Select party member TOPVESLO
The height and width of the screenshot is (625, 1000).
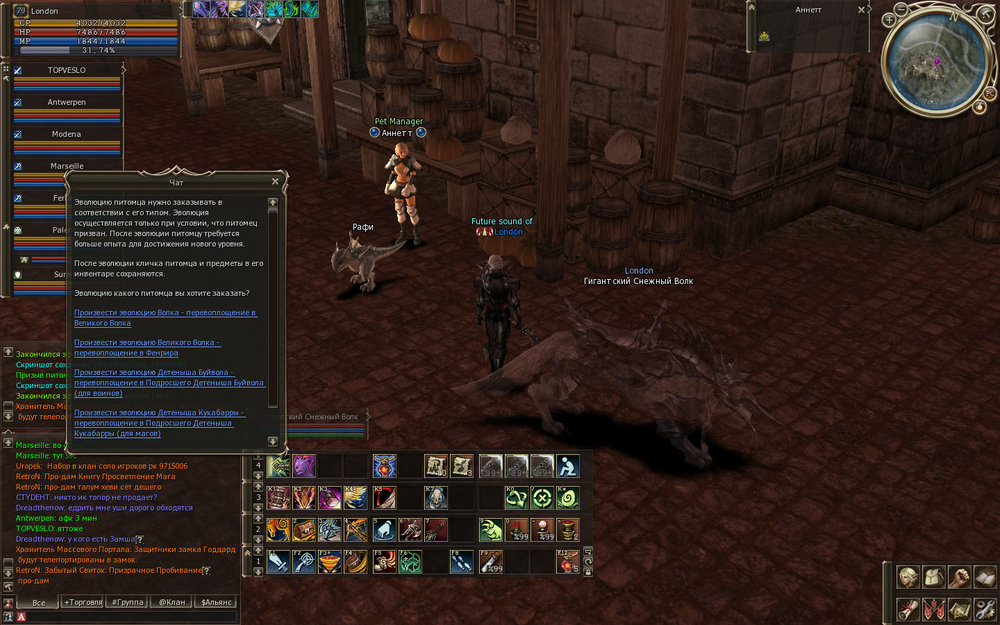pyautogui.click(x=68, y=71)
